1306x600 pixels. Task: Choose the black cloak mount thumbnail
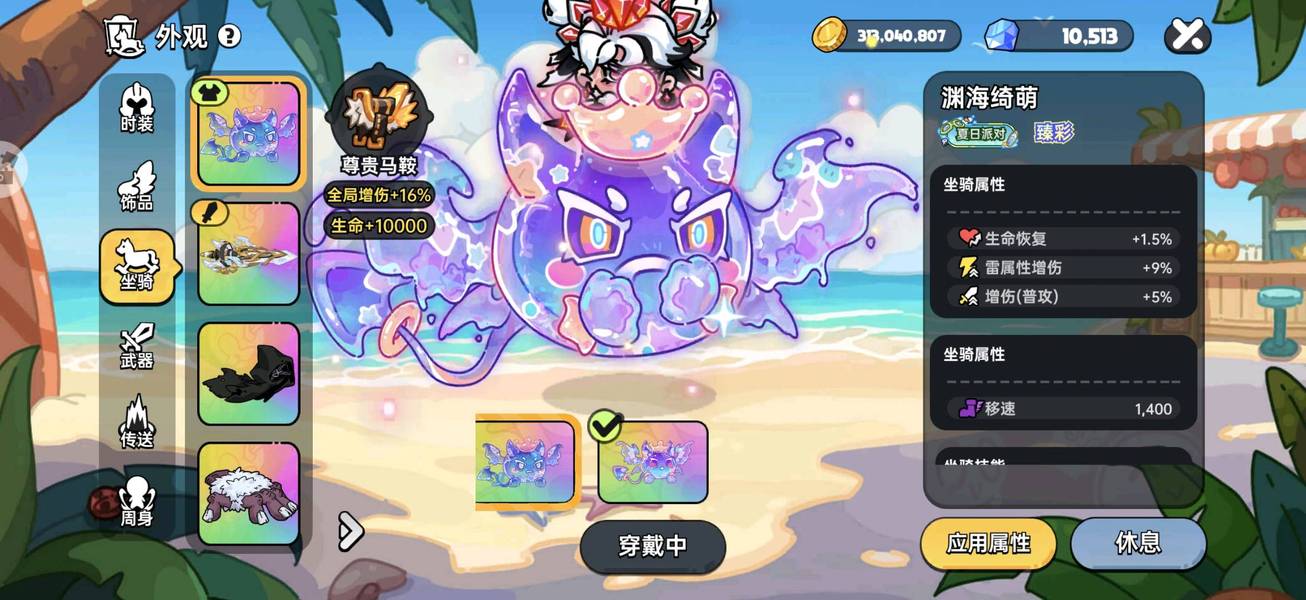coord(248,374)
